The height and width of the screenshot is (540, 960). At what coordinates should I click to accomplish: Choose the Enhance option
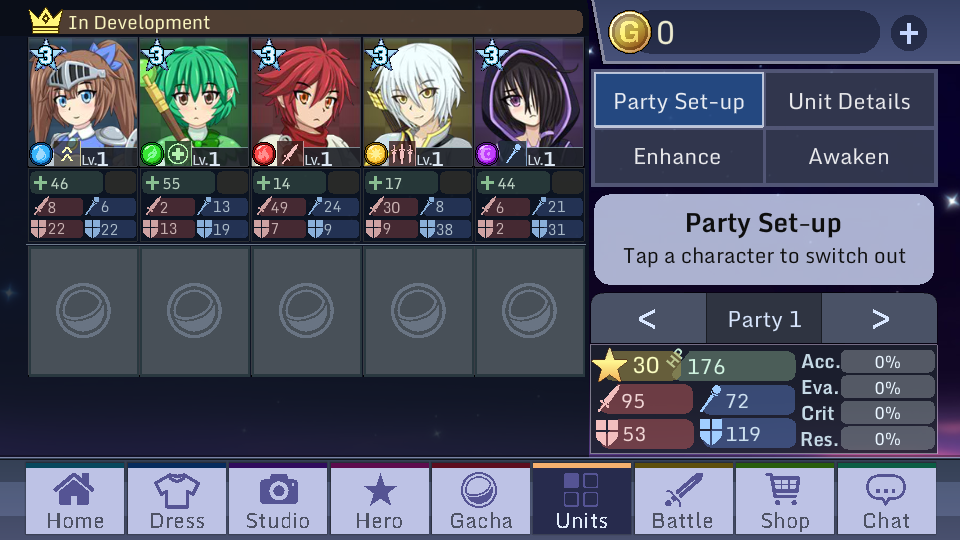[677, 157]
